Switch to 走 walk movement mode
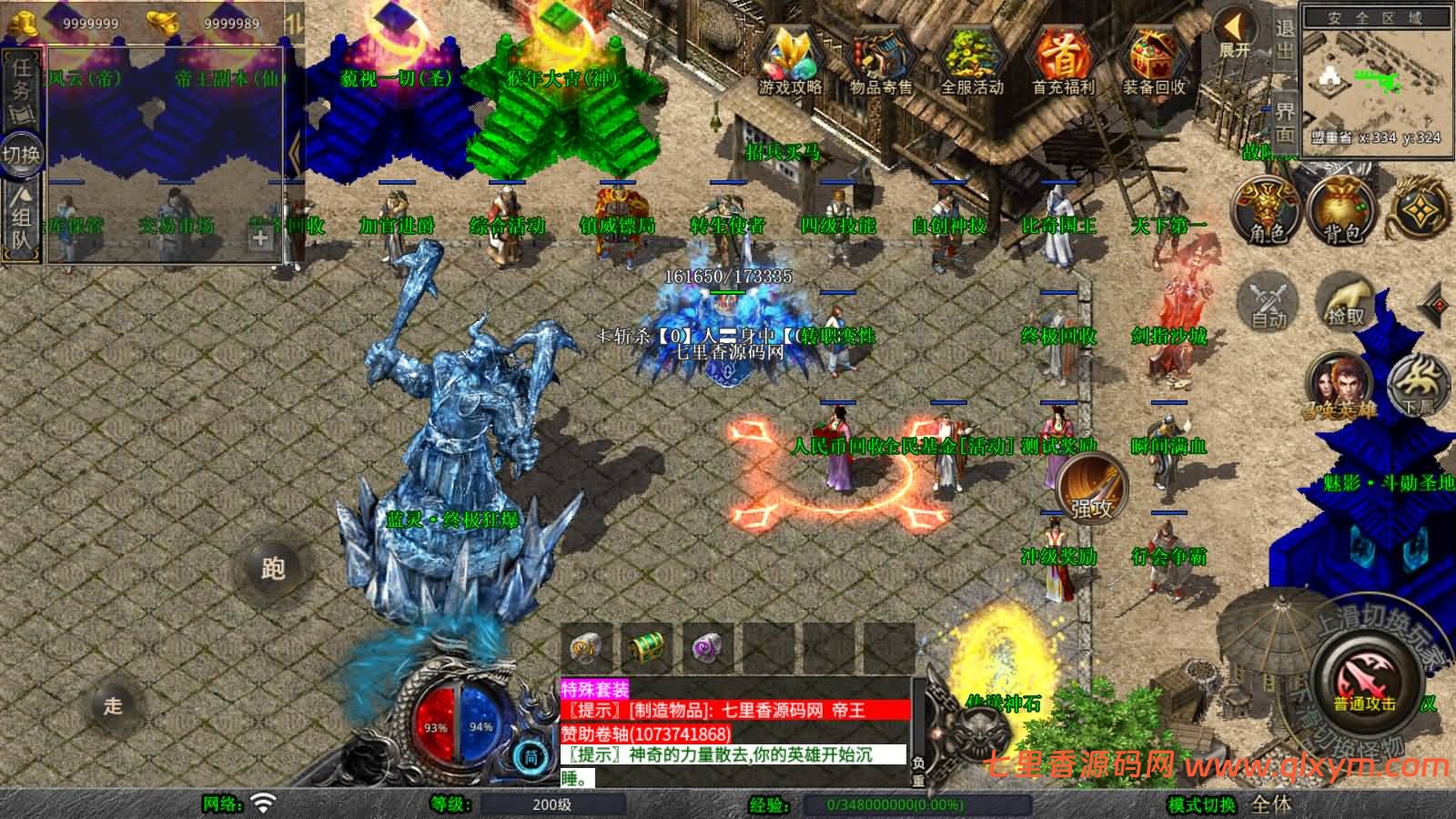 [x=113, y=705]
